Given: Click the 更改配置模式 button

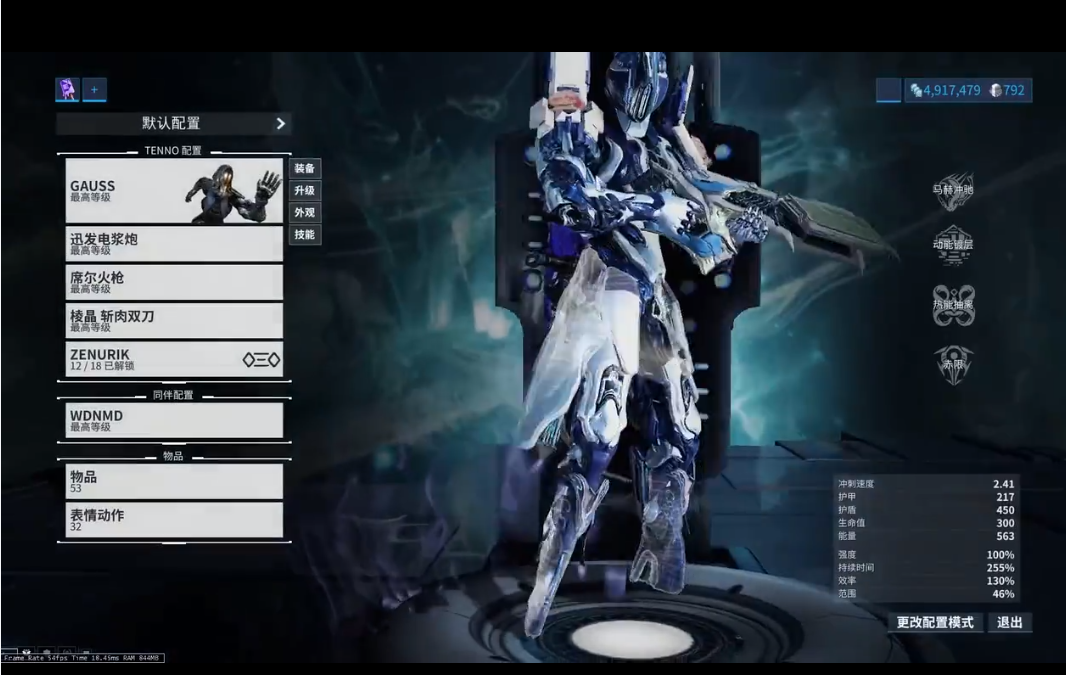Looking at the screenshot, I should click(934, 622).
